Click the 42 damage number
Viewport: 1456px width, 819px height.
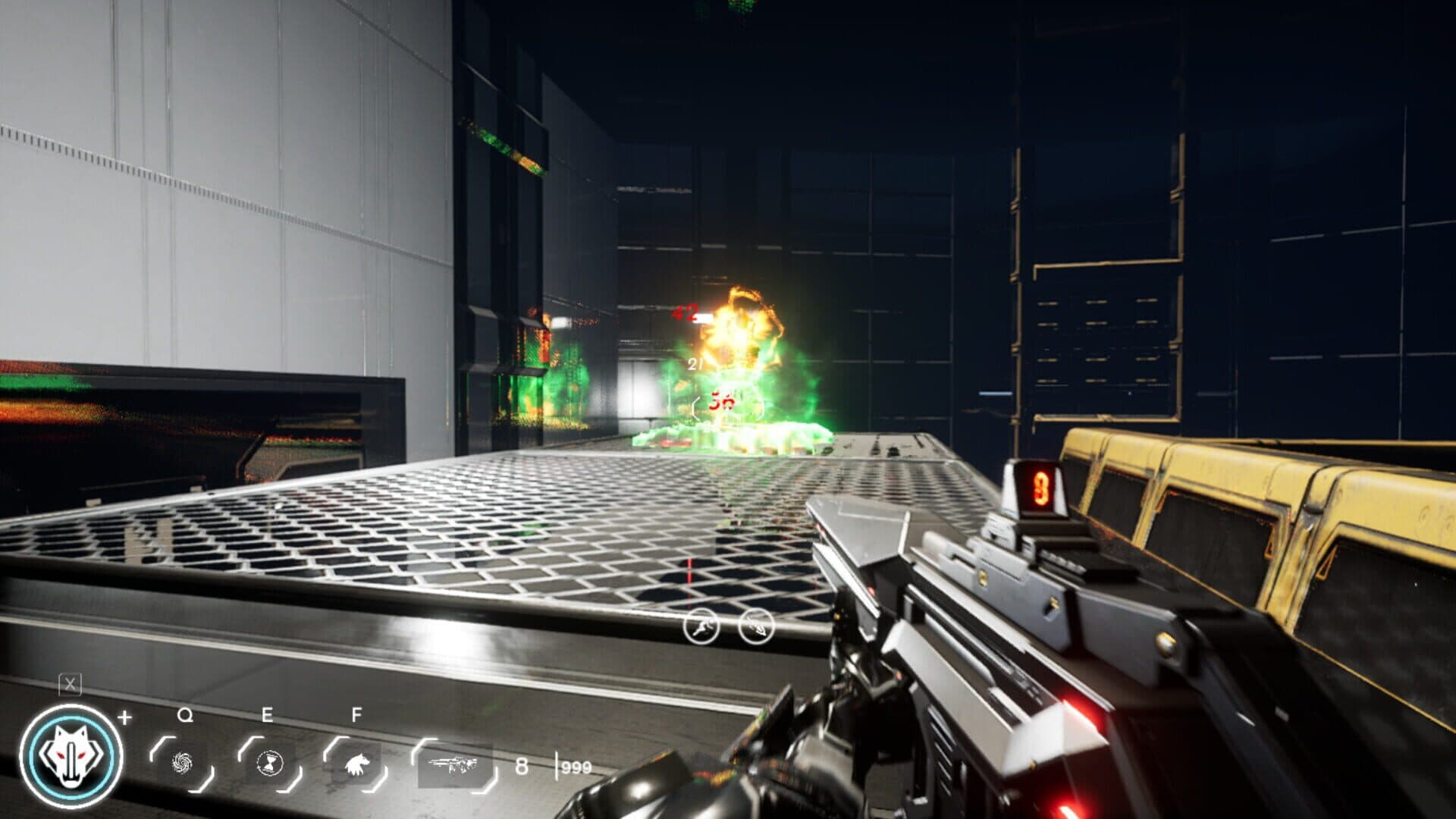684,312
